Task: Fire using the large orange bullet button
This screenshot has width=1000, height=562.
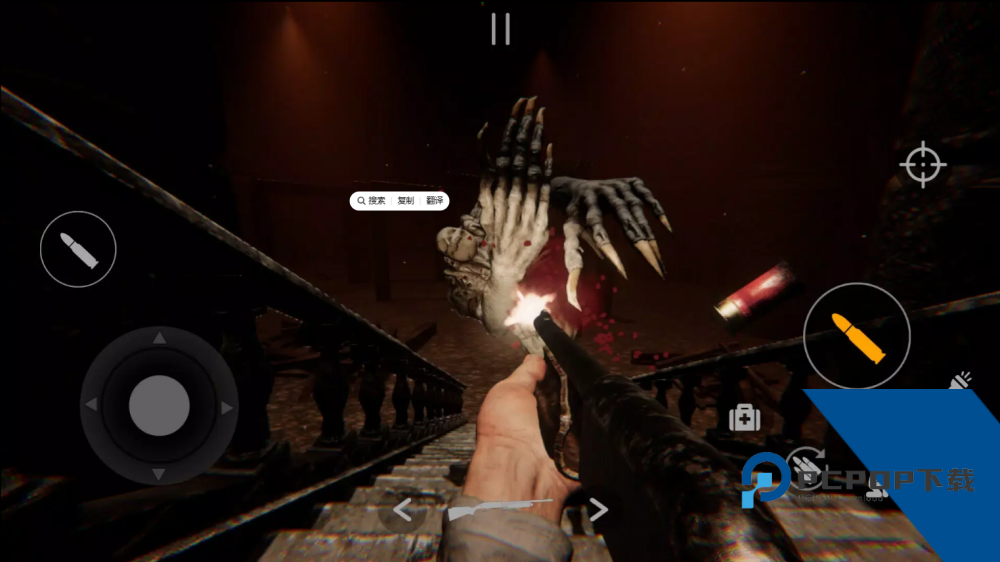Action: click(x=857, y=336)
